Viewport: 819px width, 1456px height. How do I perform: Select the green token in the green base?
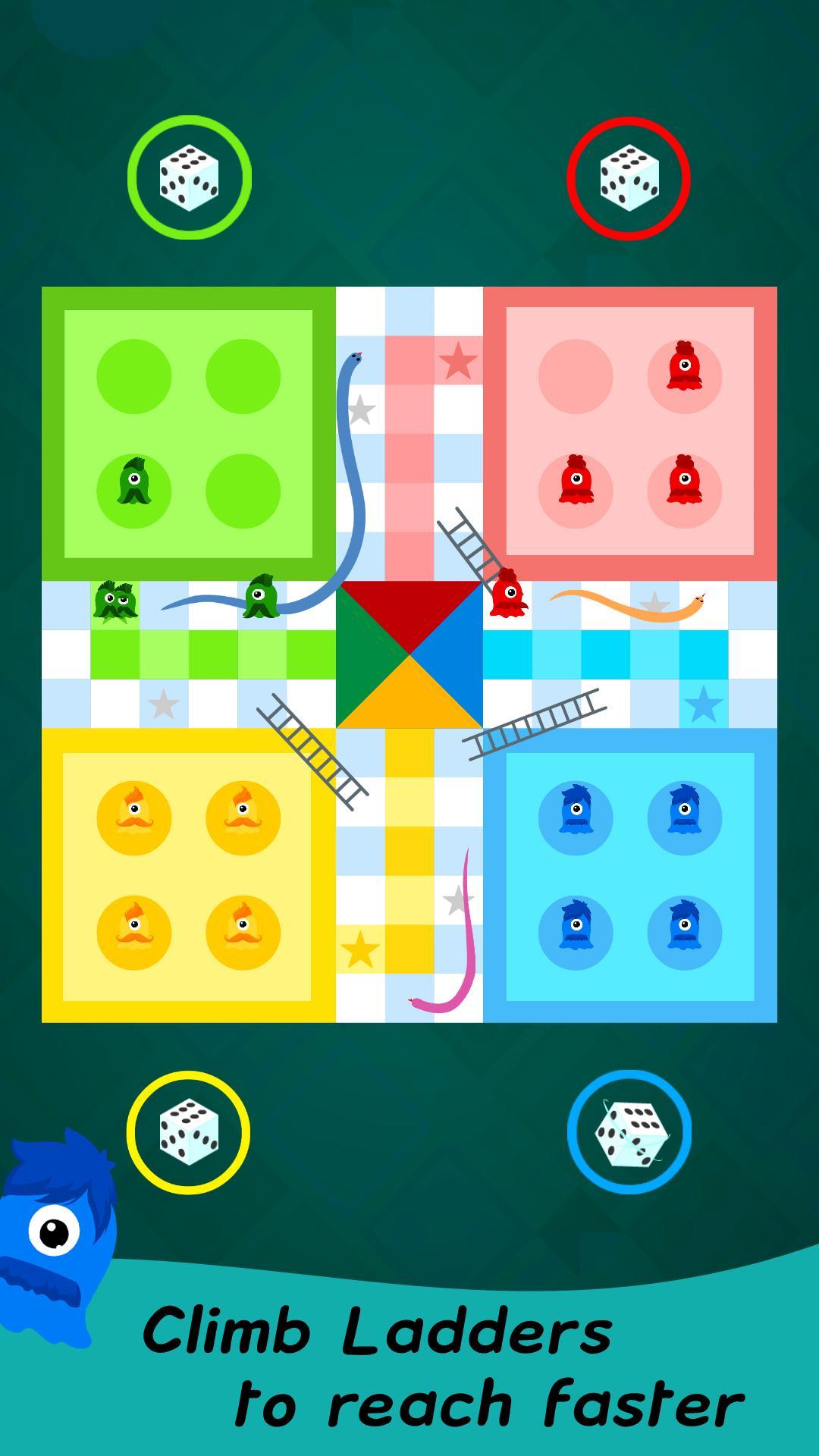point(134,482)
